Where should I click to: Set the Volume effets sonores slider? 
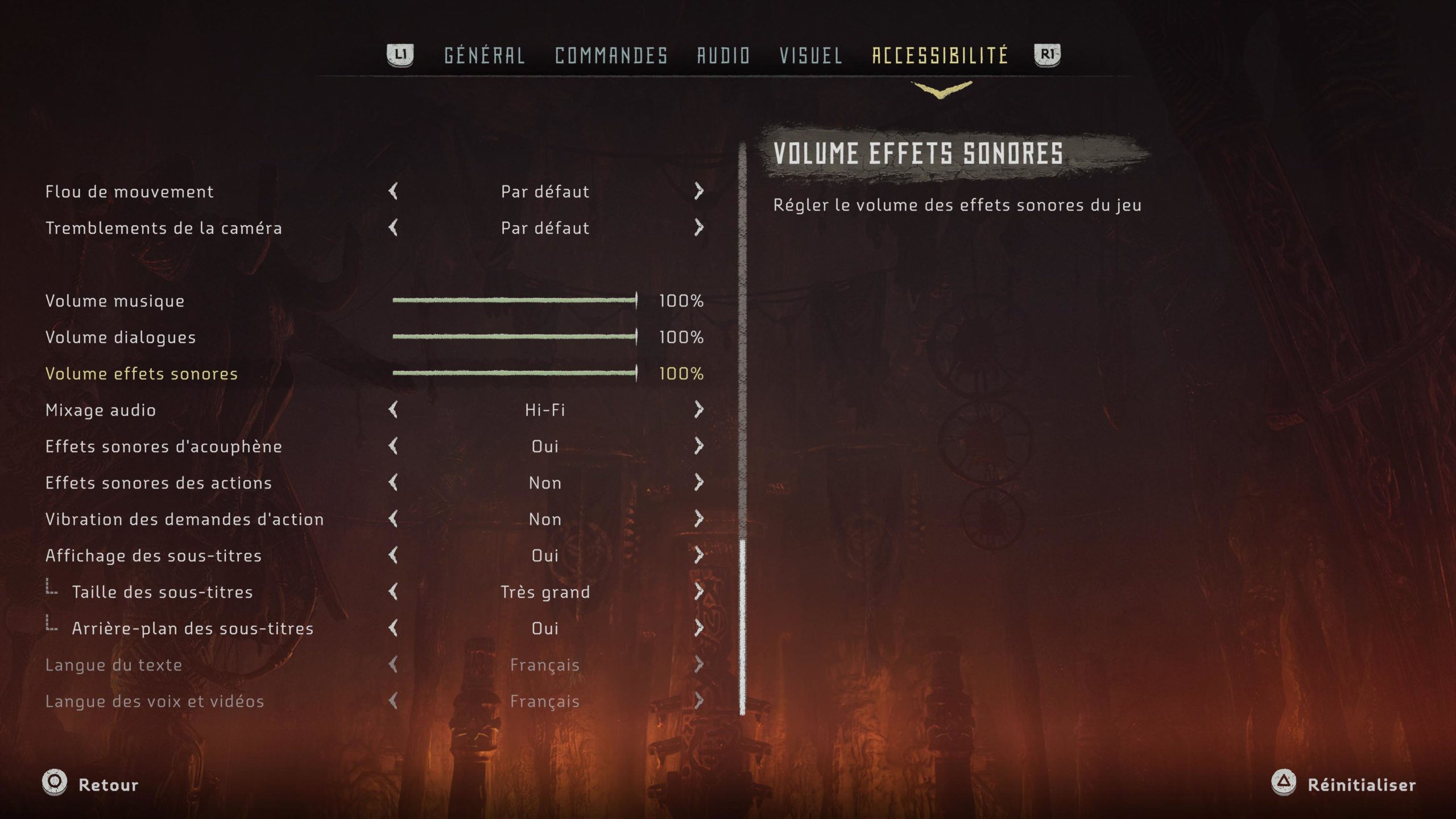coord(514,373)
